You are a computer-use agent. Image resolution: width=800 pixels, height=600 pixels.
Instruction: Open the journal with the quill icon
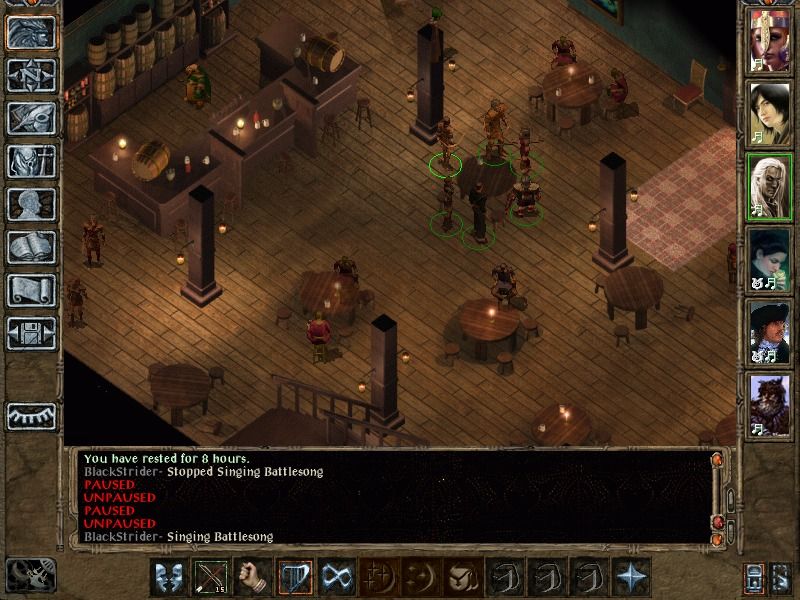click(x=32, y=118)
